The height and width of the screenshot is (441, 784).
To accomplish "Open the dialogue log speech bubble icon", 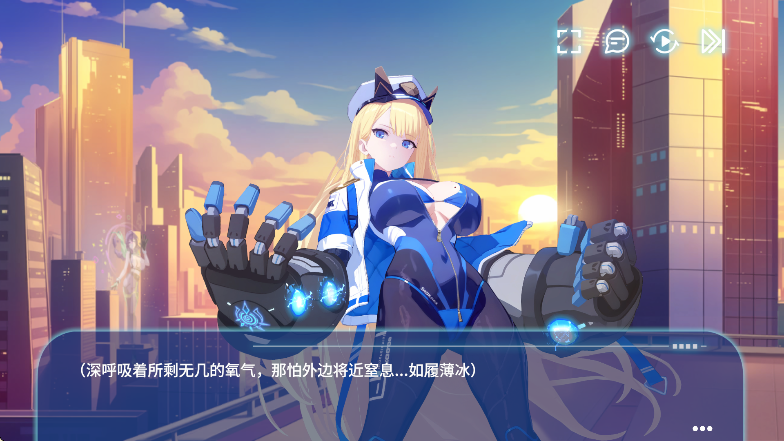I will tap(617, 41).
